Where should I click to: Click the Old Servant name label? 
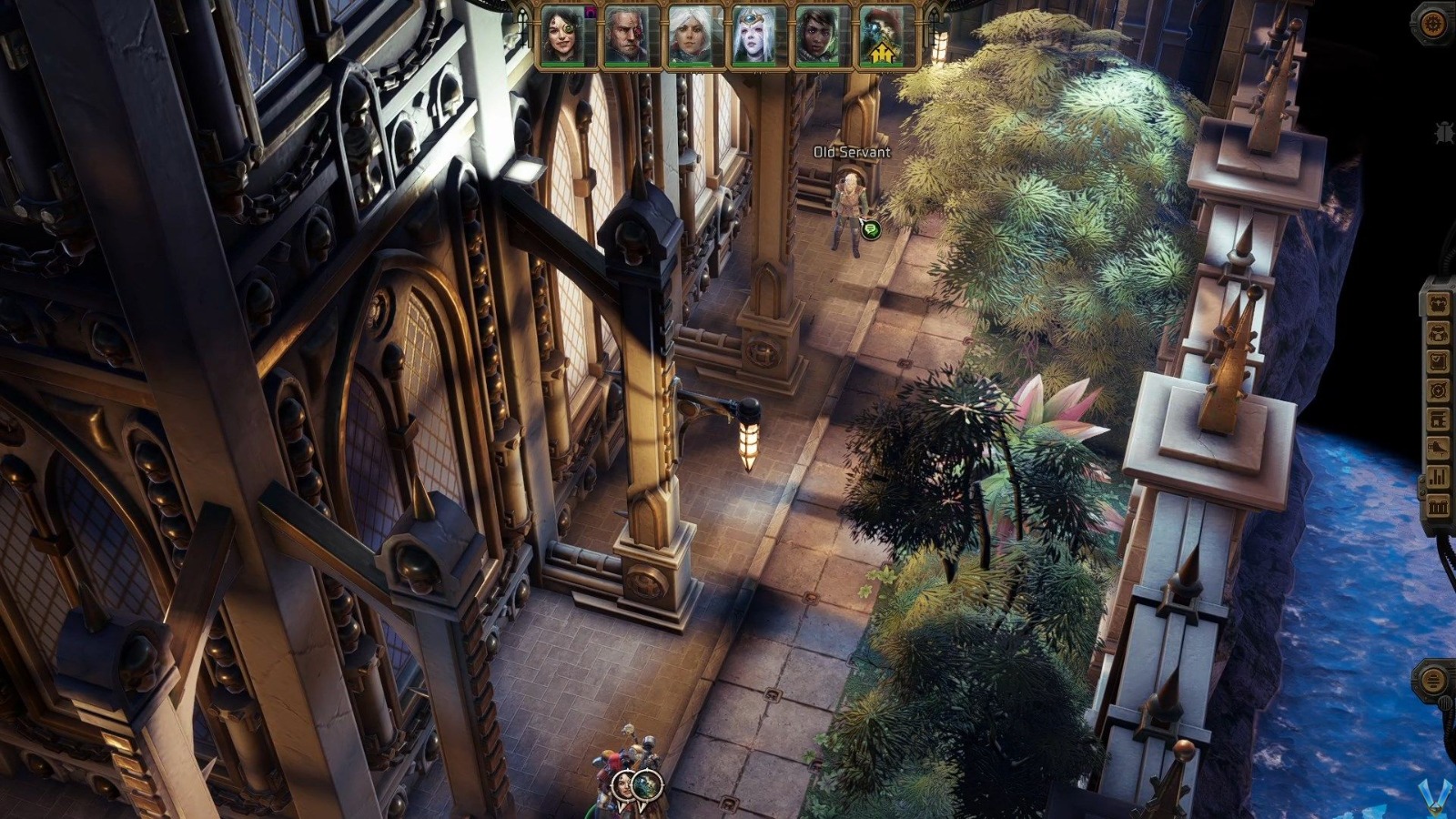(x=848, y=154)
